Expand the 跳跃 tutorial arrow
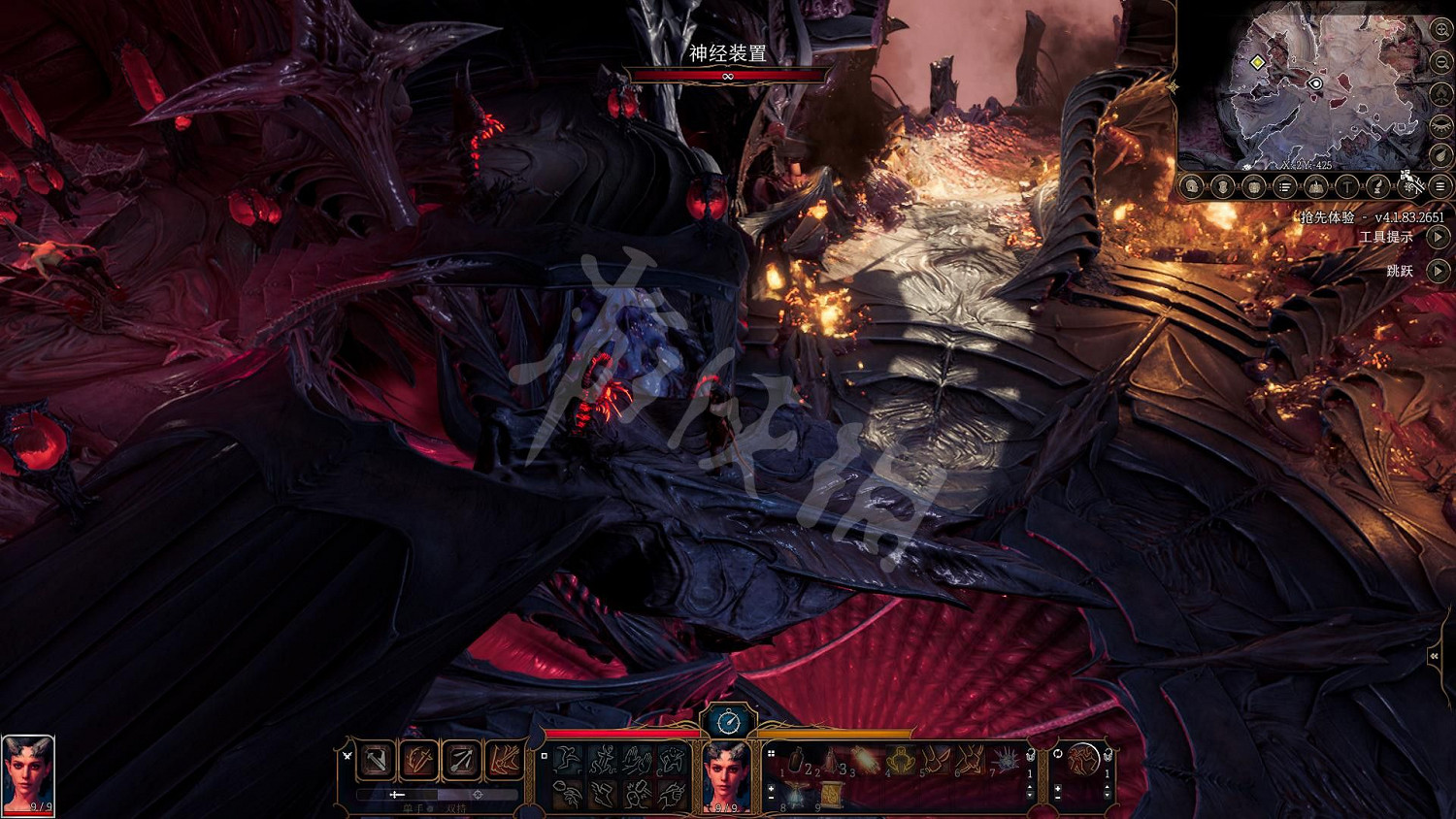The width and height of the screenshot is (1456, 819). [x=1439, y=271]
